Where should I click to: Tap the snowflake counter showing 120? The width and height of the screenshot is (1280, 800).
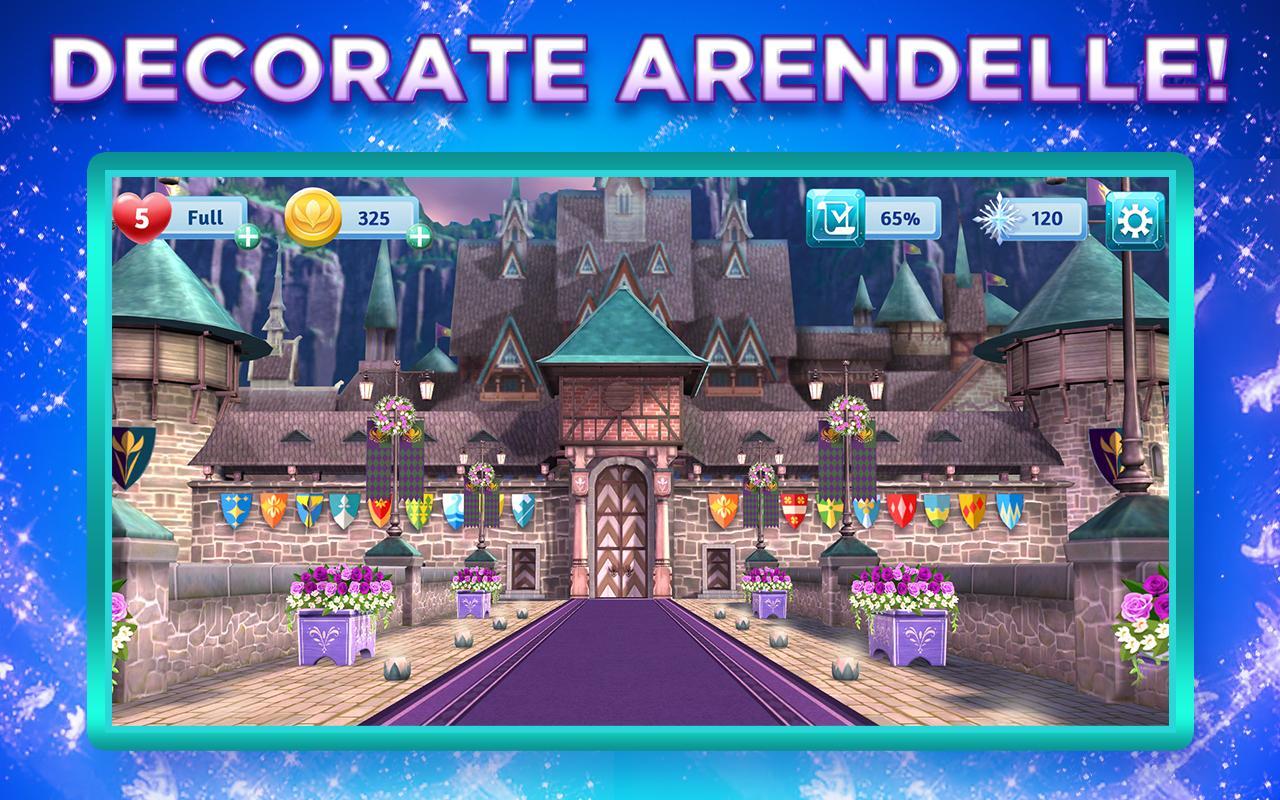(1048, 218)
